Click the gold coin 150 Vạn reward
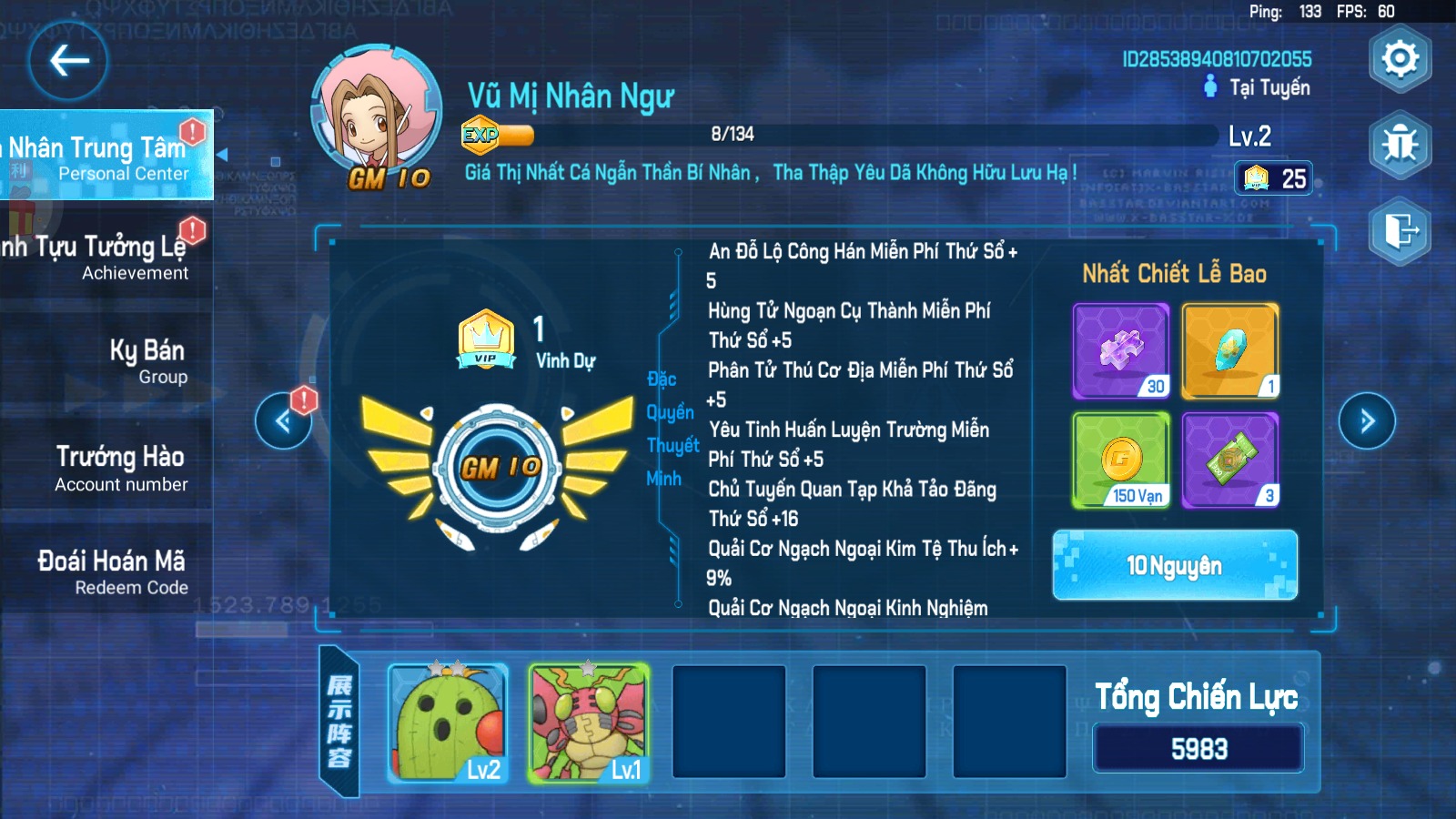Viewport: 1456px width, 819px height. click(1120, 461)
